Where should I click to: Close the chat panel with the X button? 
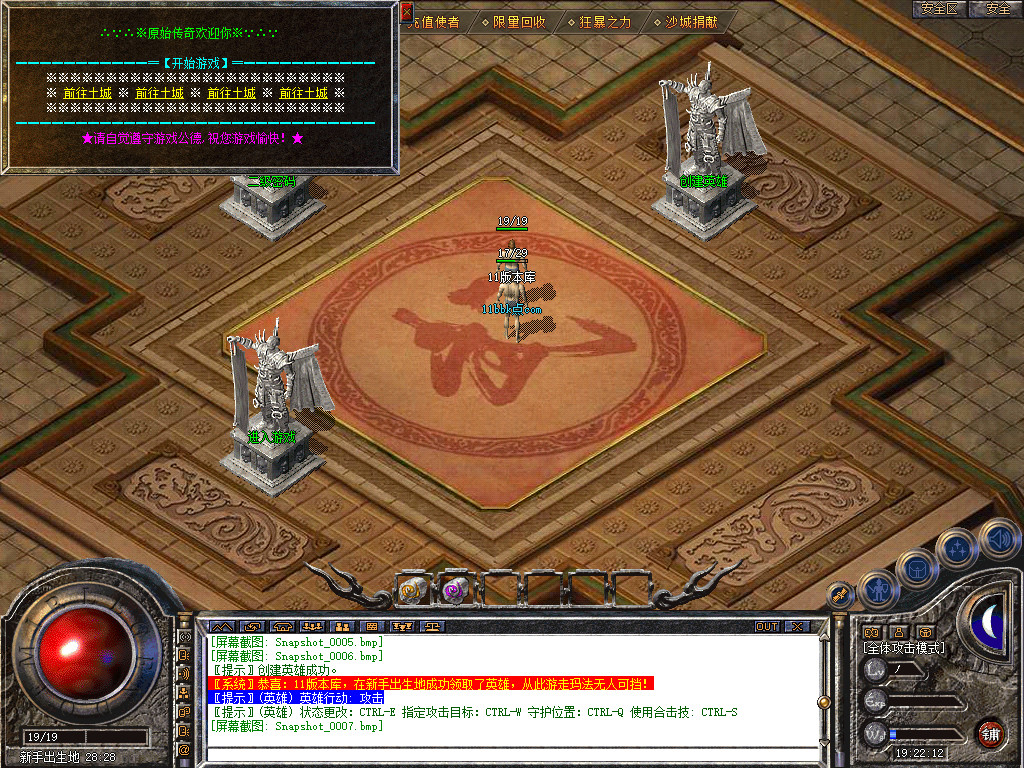[x=797, y=626]
